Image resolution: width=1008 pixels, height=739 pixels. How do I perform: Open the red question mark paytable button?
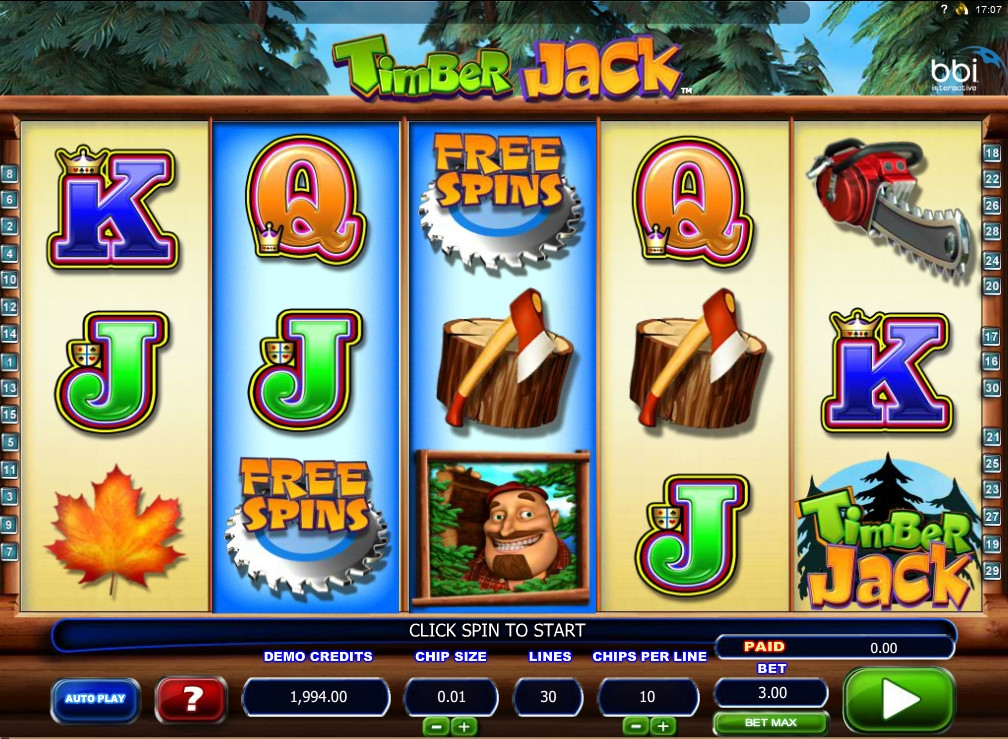190,699
